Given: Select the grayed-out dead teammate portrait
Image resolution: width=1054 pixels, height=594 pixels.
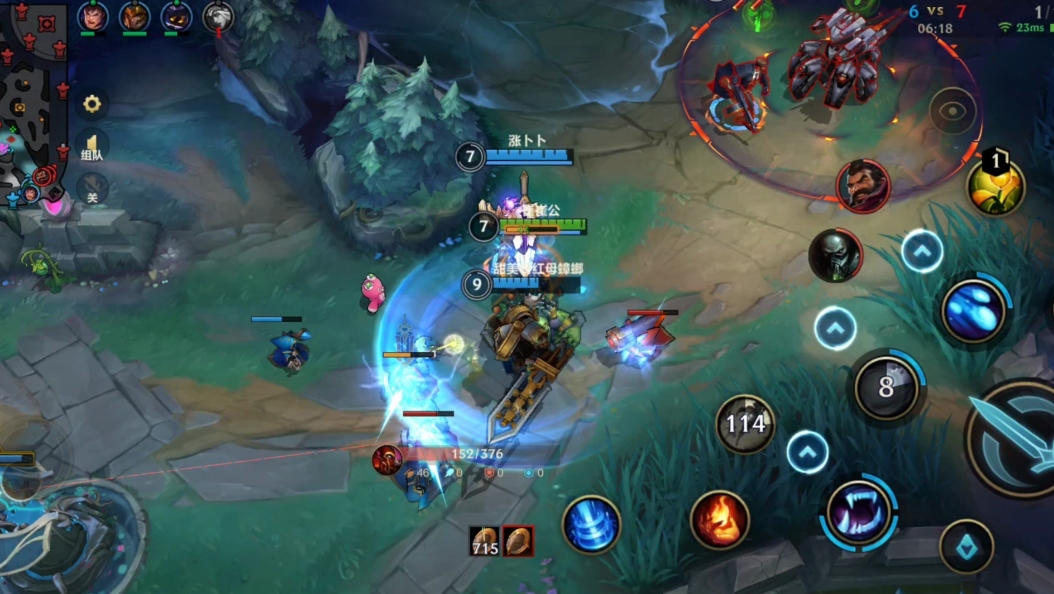Looking at the screenshot, I should point(218,16).
